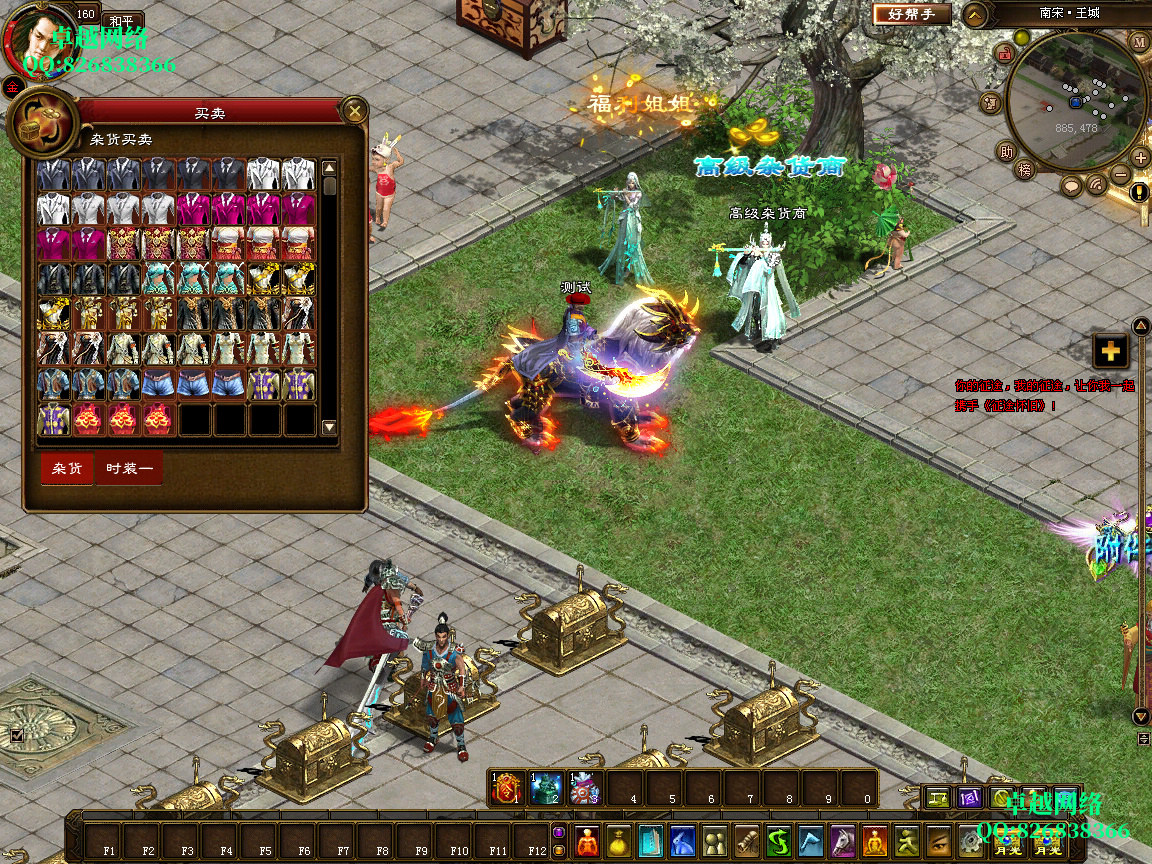Open the 好帮手 helper button
The image size is (1152, 864).
(x=911, y=14)
